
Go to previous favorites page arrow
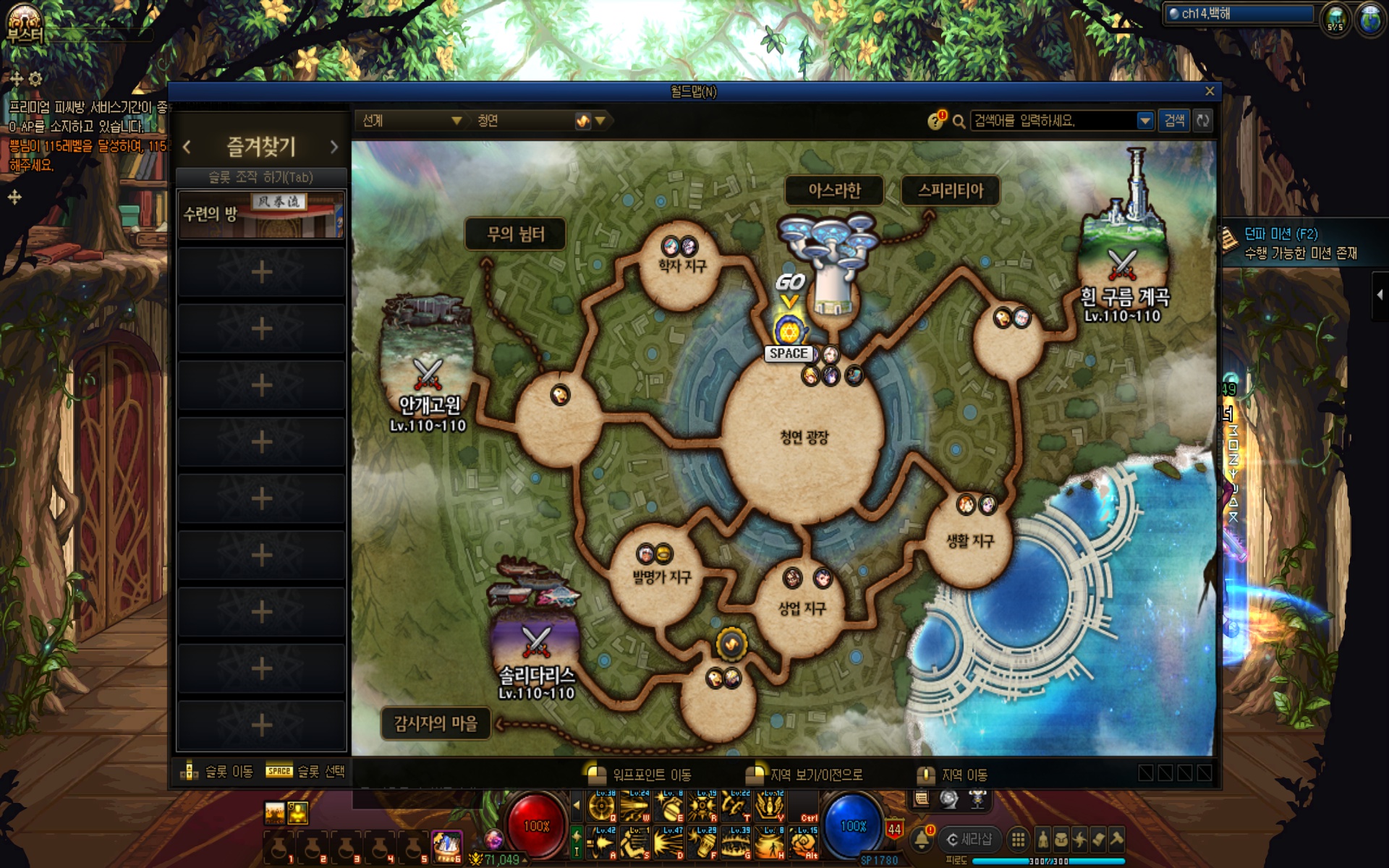tap(187, 147)
